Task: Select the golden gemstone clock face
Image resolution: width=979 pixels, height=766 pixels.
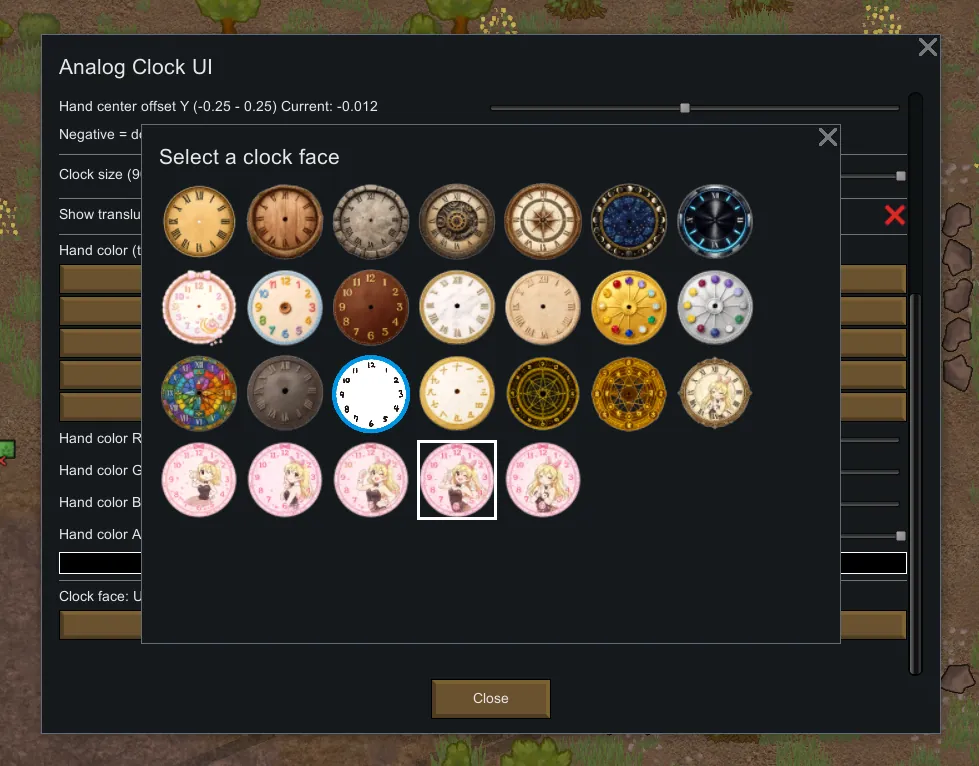Action: click(x=629, y=307)
